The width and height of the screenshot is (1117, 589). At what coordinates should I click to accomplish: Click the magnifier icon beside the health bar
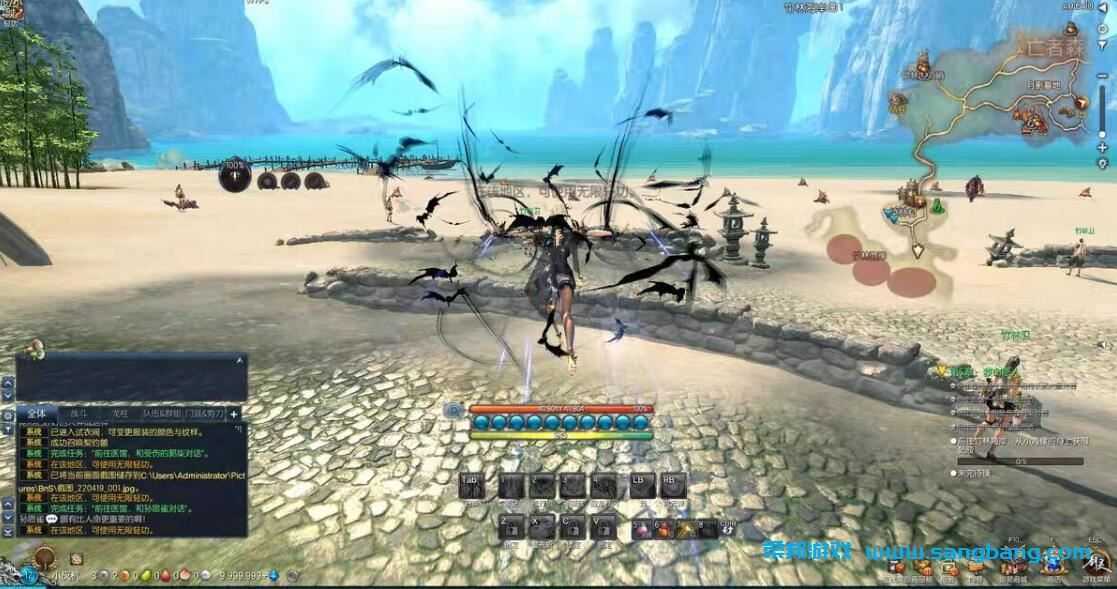pyautogui.click(x=455, y=409)
